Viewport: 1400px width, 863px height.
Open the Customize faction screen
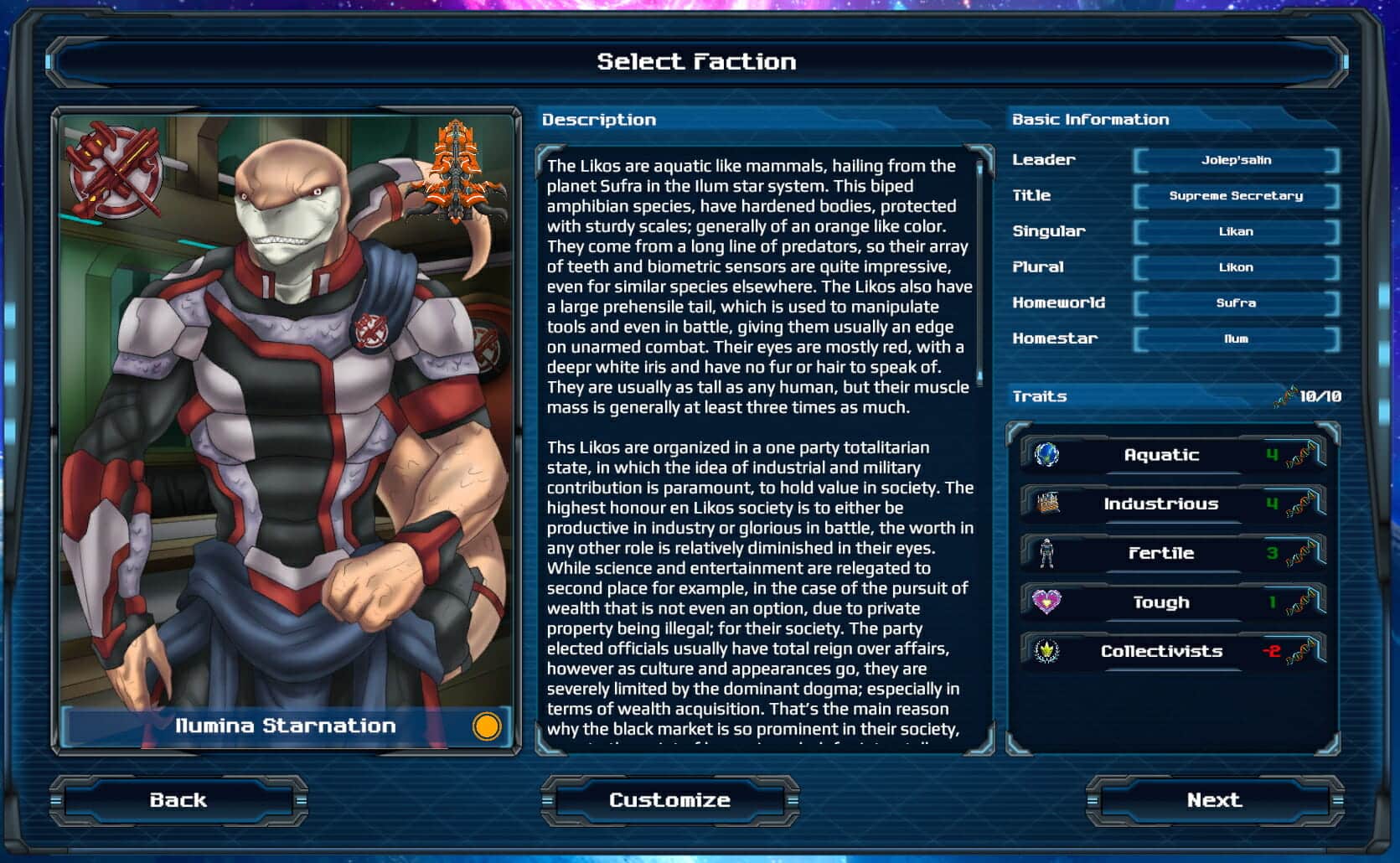tap(669, 800)
